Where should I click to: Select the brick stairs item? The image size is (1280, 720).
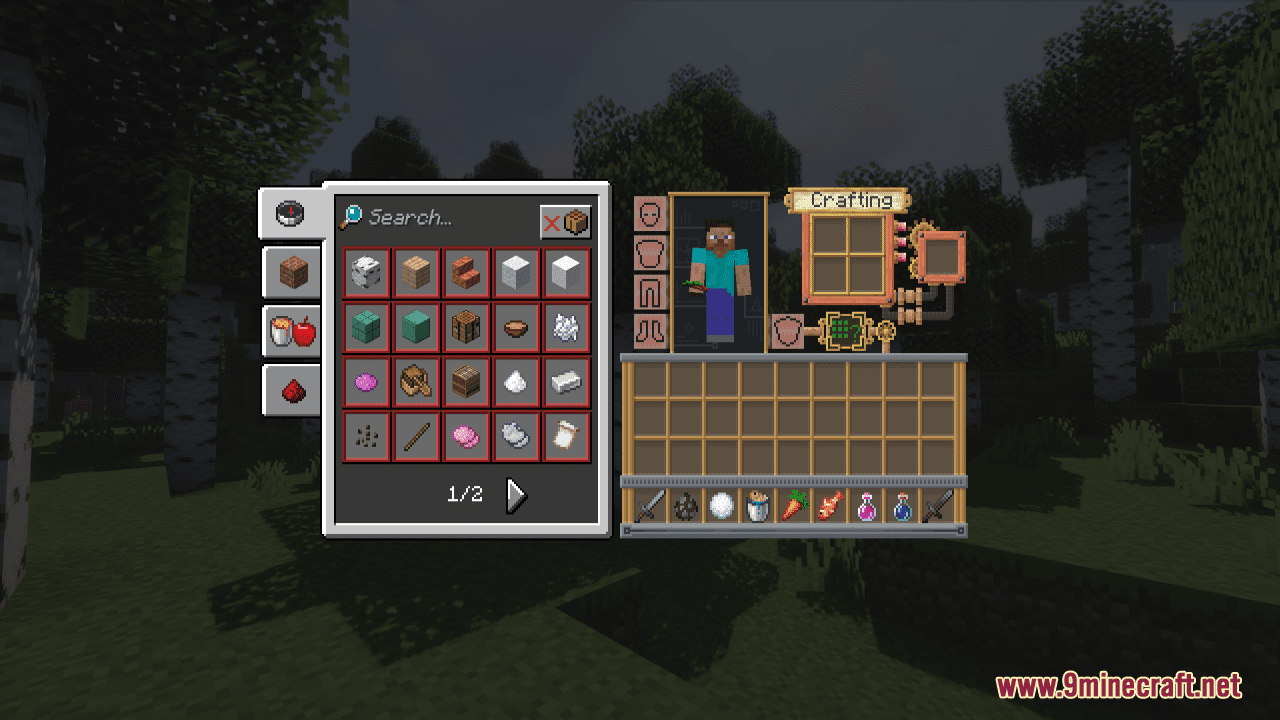465,272
